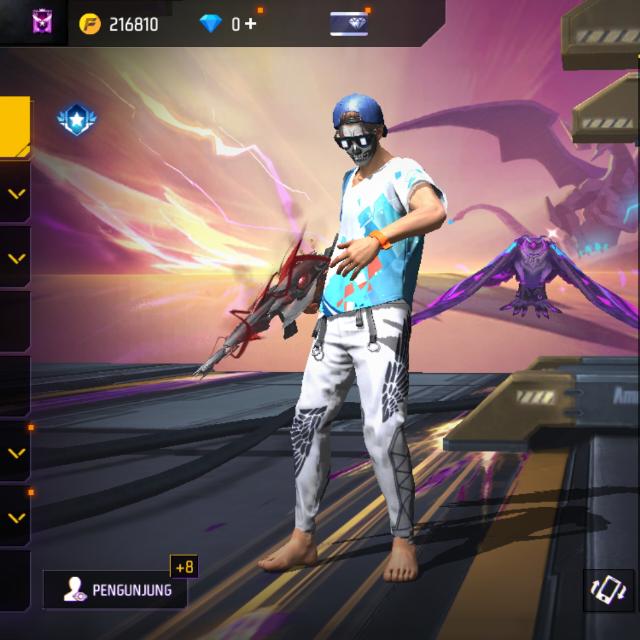Select the highlighted yellow side tab

[14, 127]
